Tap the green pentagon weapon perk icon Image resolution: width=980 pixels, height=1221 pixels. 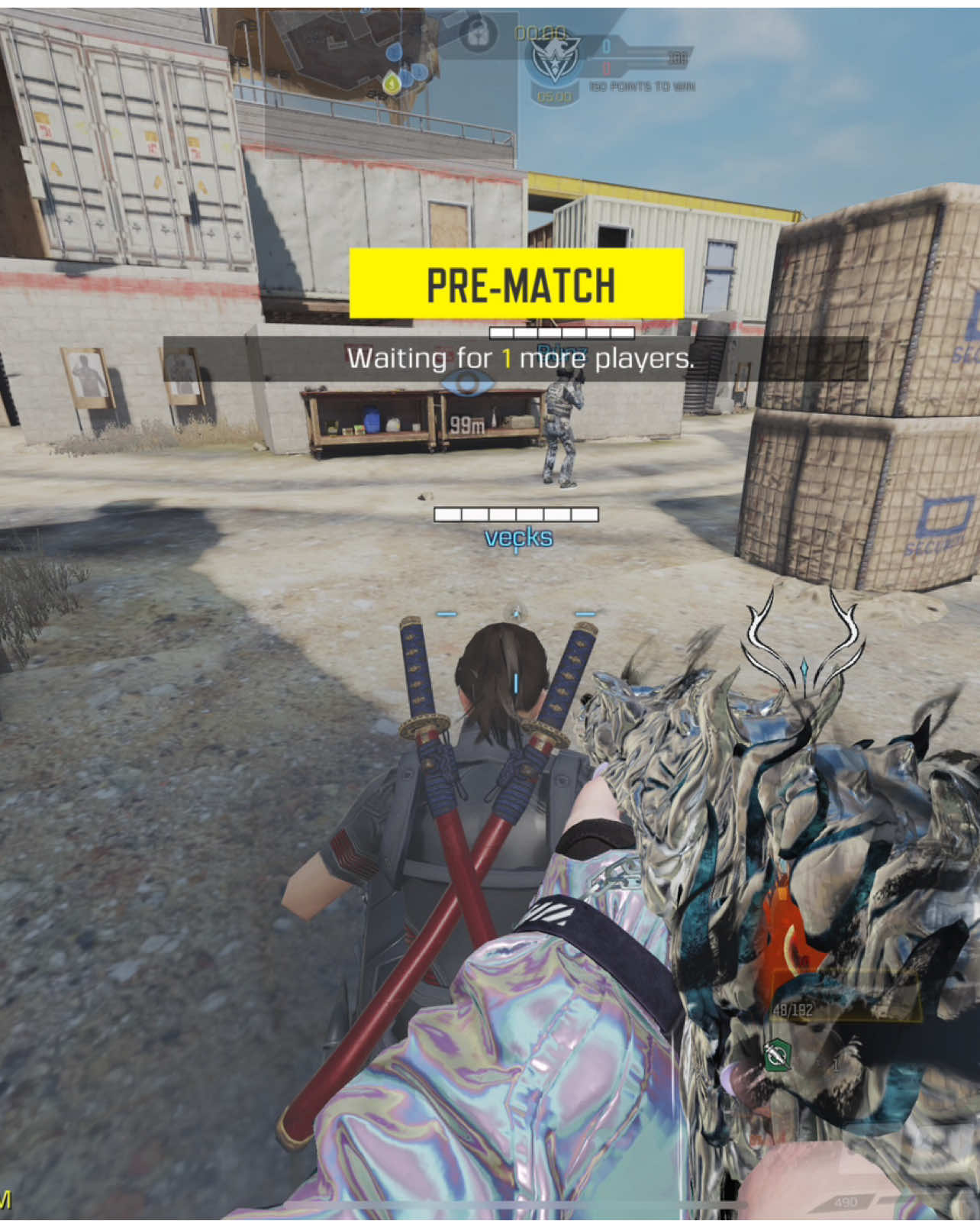(x=777, y=1056)
